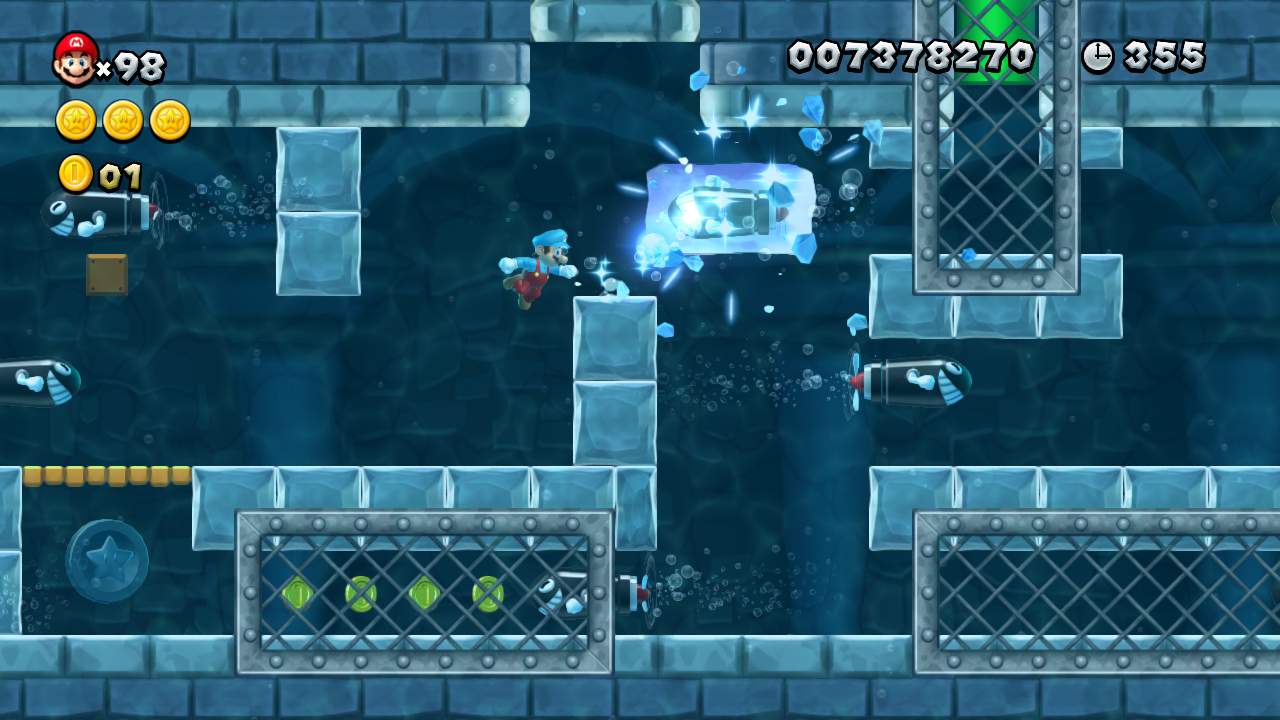Viewport: 1280px width, 720px height.
Task: Click the embedded Star Coin in the lower wall
Action: 110,558
